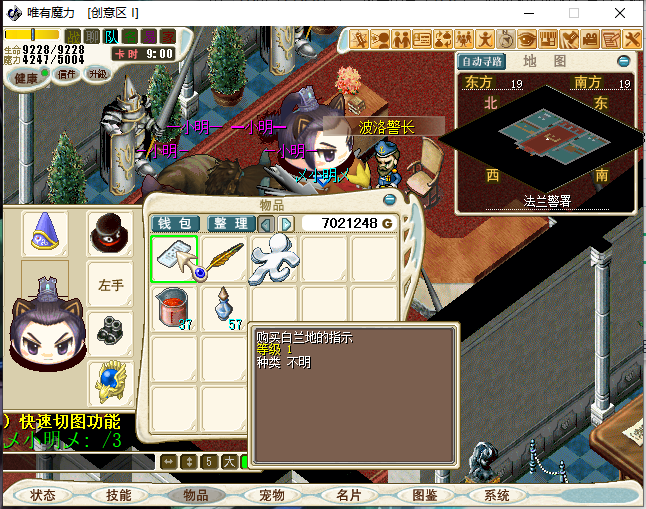Click the 左手 left-hand equipment slot
This screenshot has width=646, height=509.
pos(109,285)
